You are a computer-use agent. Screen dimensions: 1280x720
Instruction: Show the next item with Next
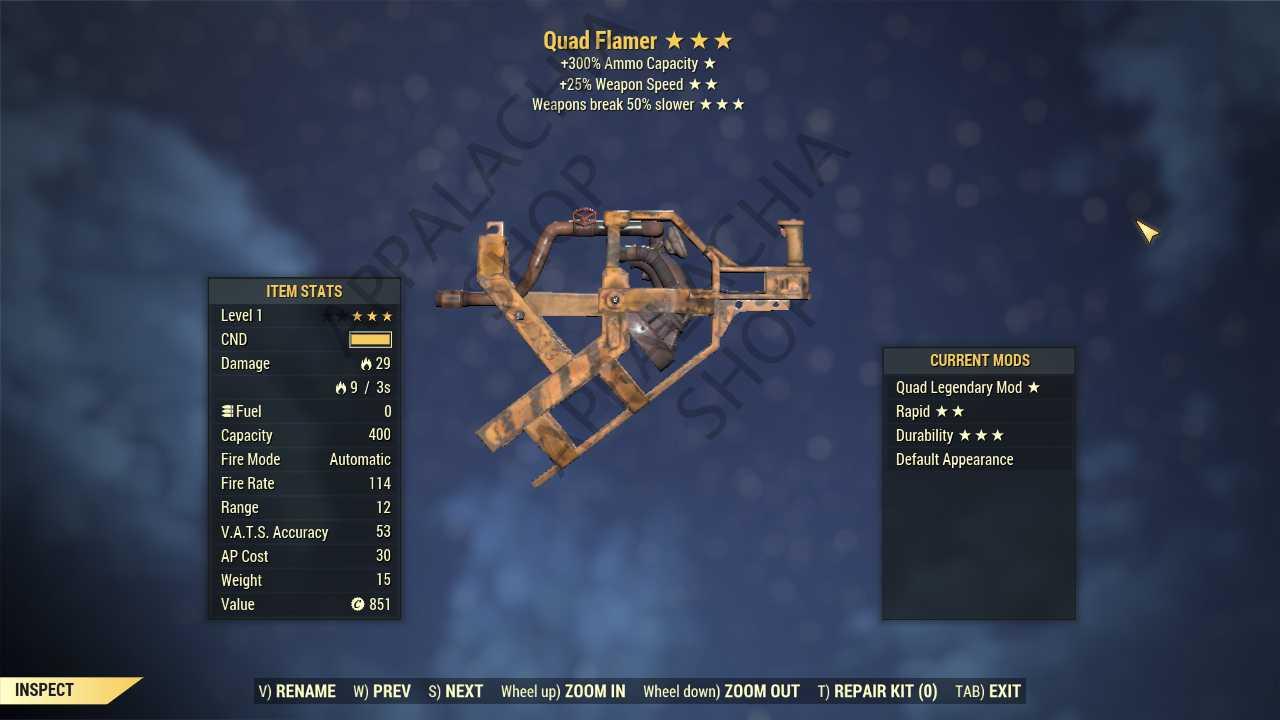click(456, 691)
